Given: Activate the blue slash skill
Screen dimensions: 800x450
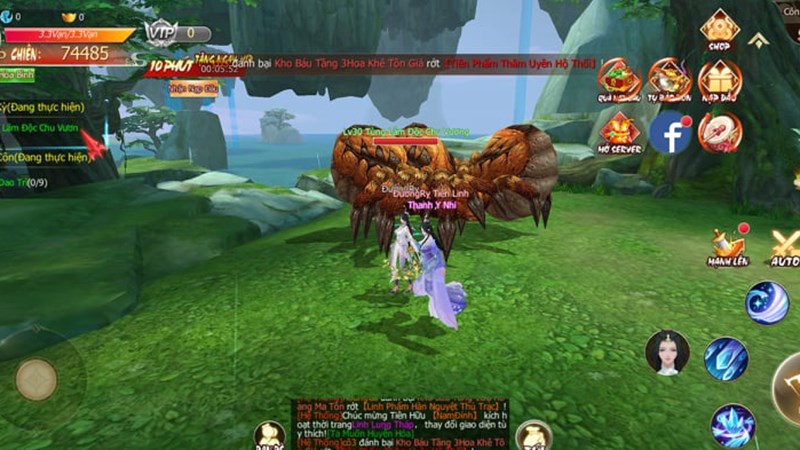Looking at the screenshot, I should (726, 358).
